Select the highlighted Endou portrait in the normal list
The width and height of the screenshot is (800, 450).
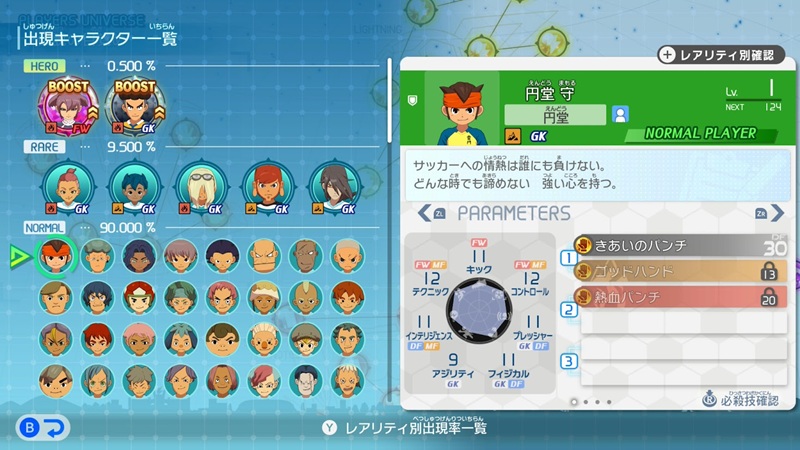[54, 256]
